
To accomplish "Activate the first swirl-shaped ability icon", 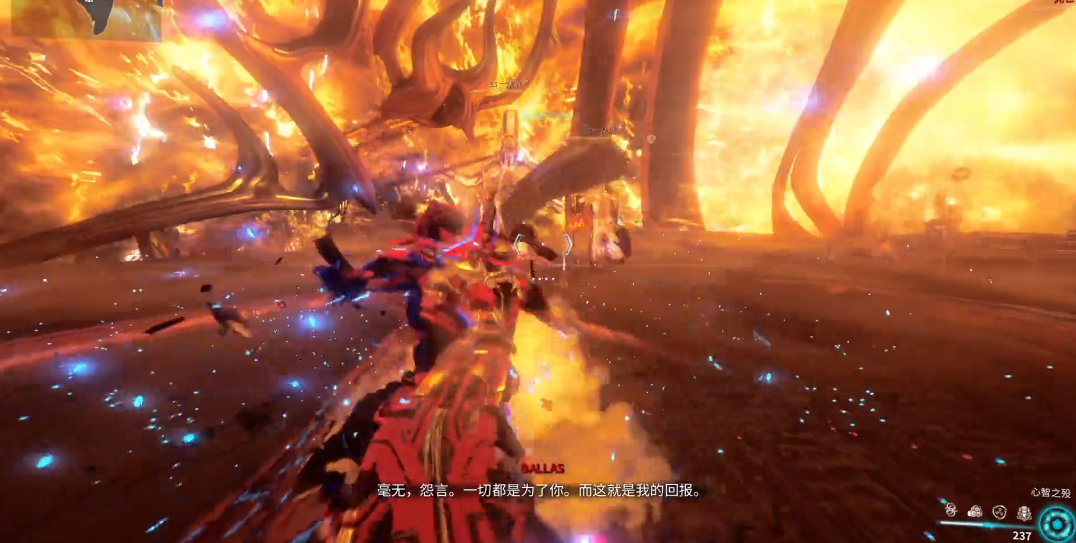I will click(951, 512).
